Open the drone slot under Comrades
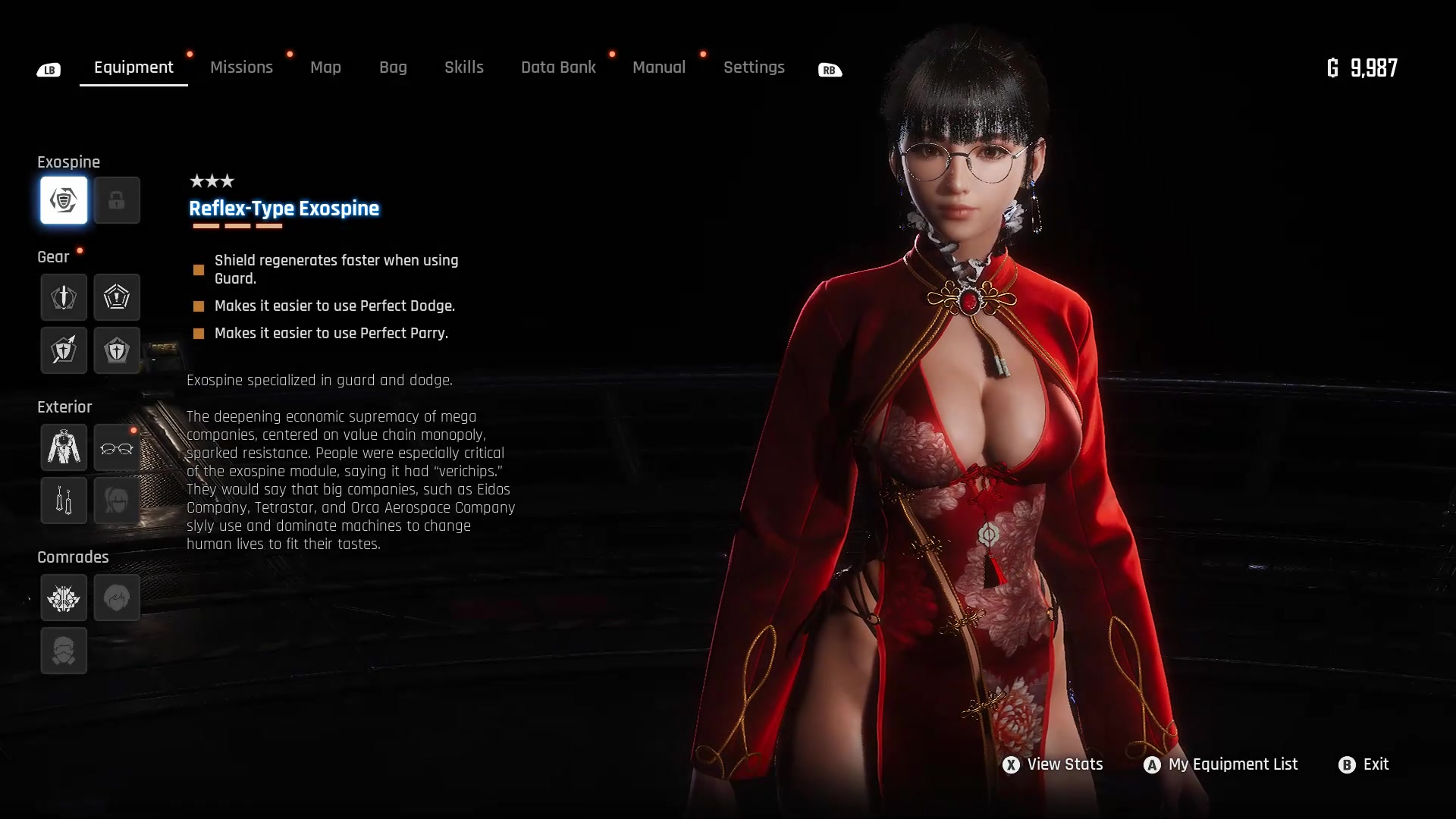This screenshot has width=1456, height=819. click(x=64, y=598)
